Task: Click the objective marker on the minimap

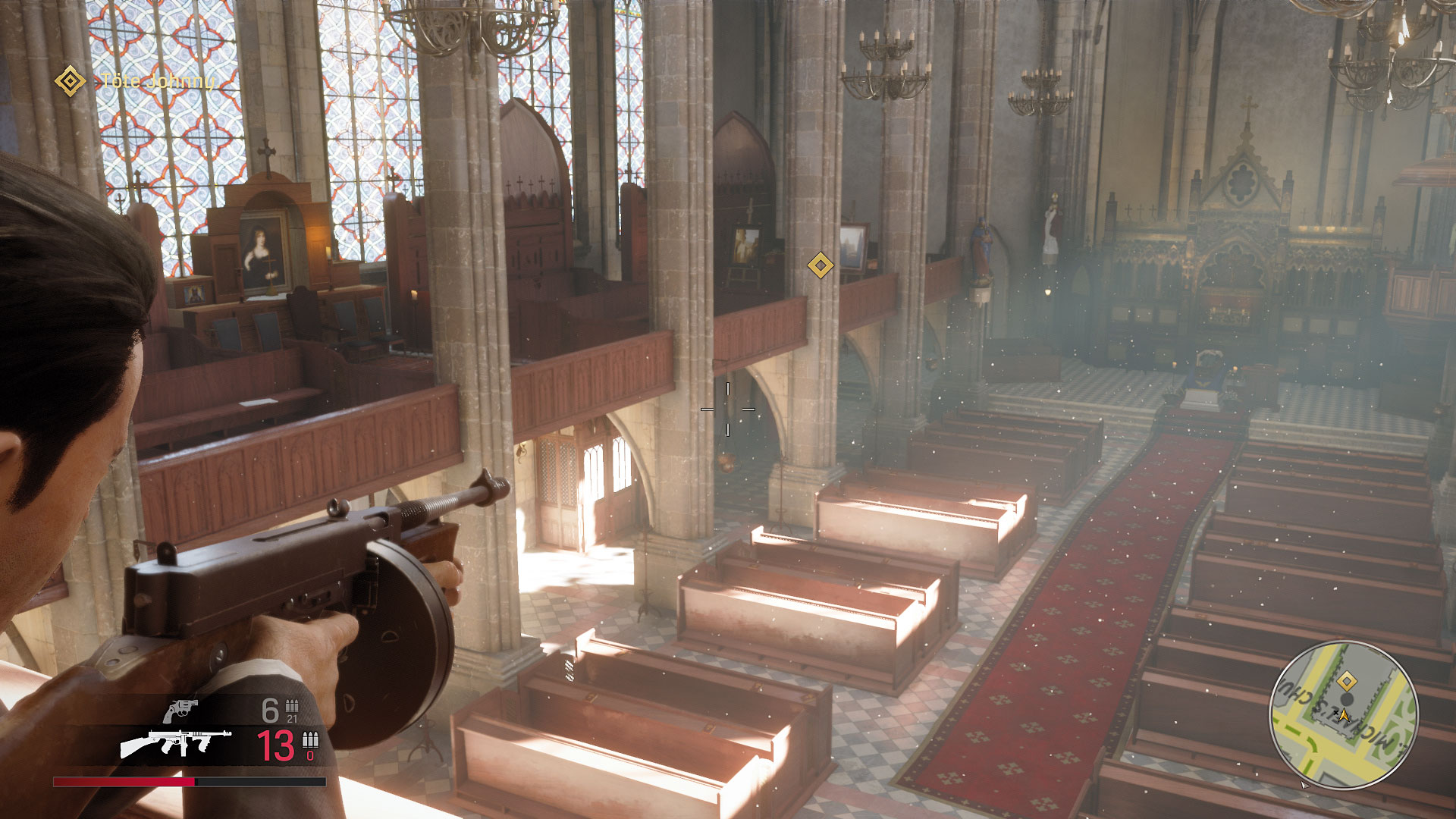Action: [1346, 681]
